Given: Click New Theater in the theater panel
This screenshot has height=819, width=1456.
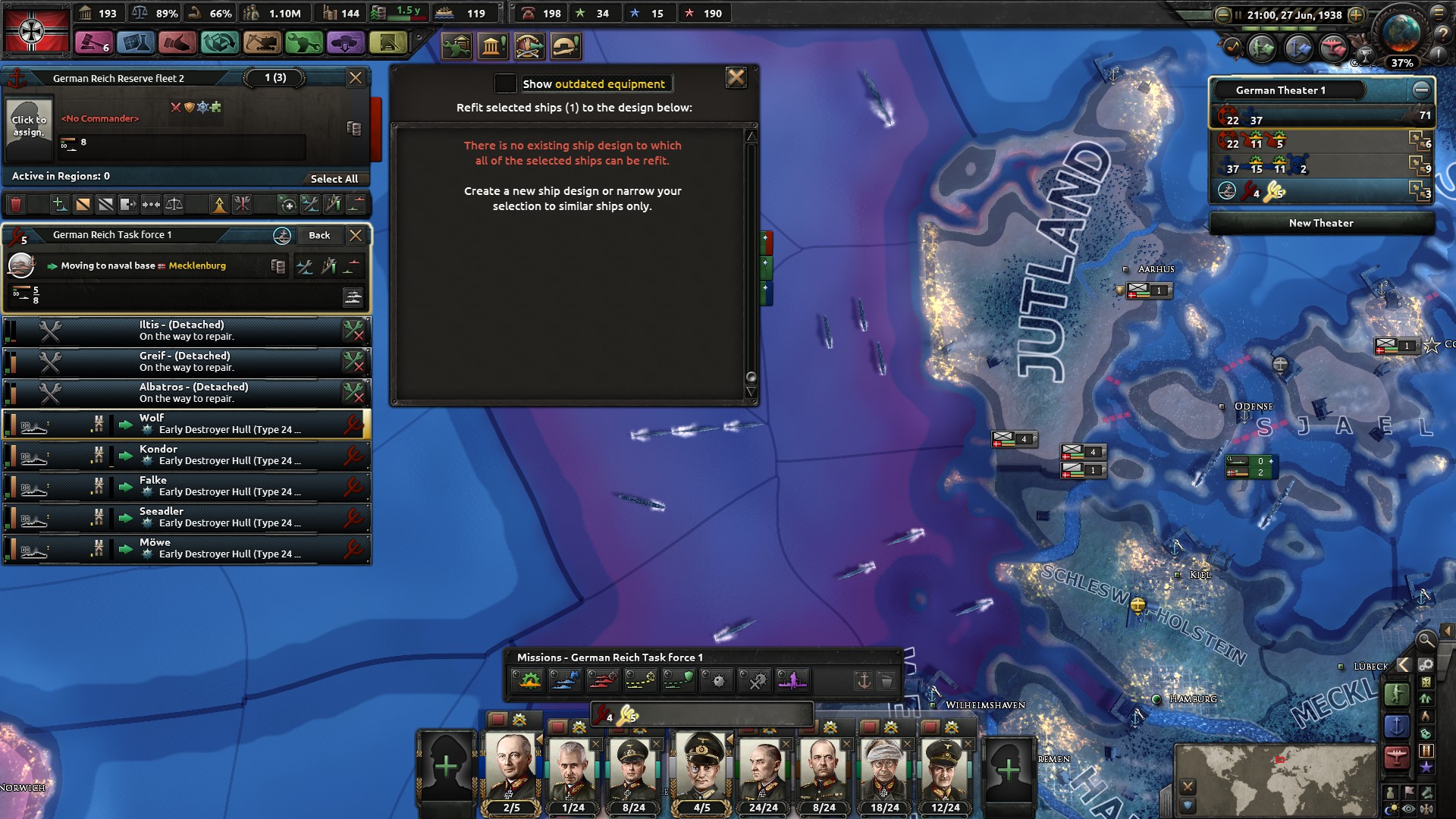Looking at the screenshot, I should point(1321,222).
